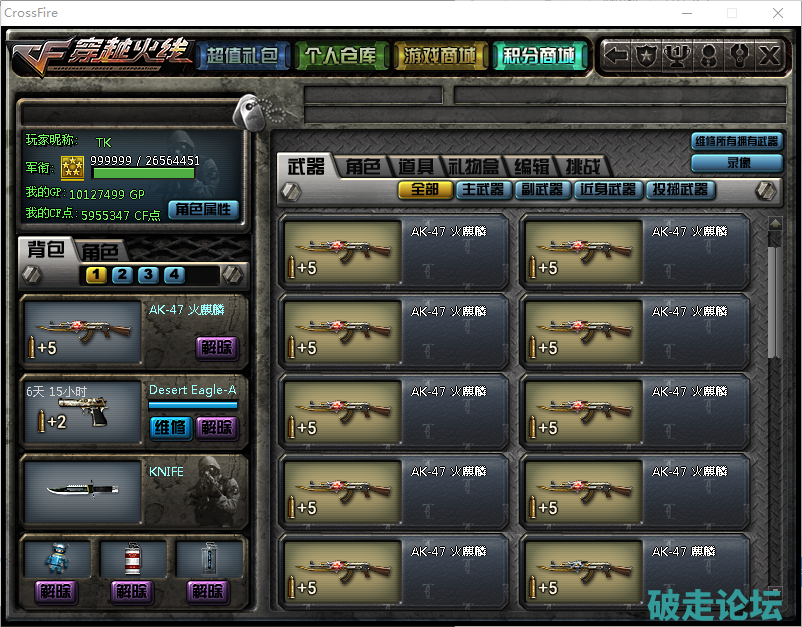
Task: Show 近身武器 melee weapons only
Action: coord(608,189)
